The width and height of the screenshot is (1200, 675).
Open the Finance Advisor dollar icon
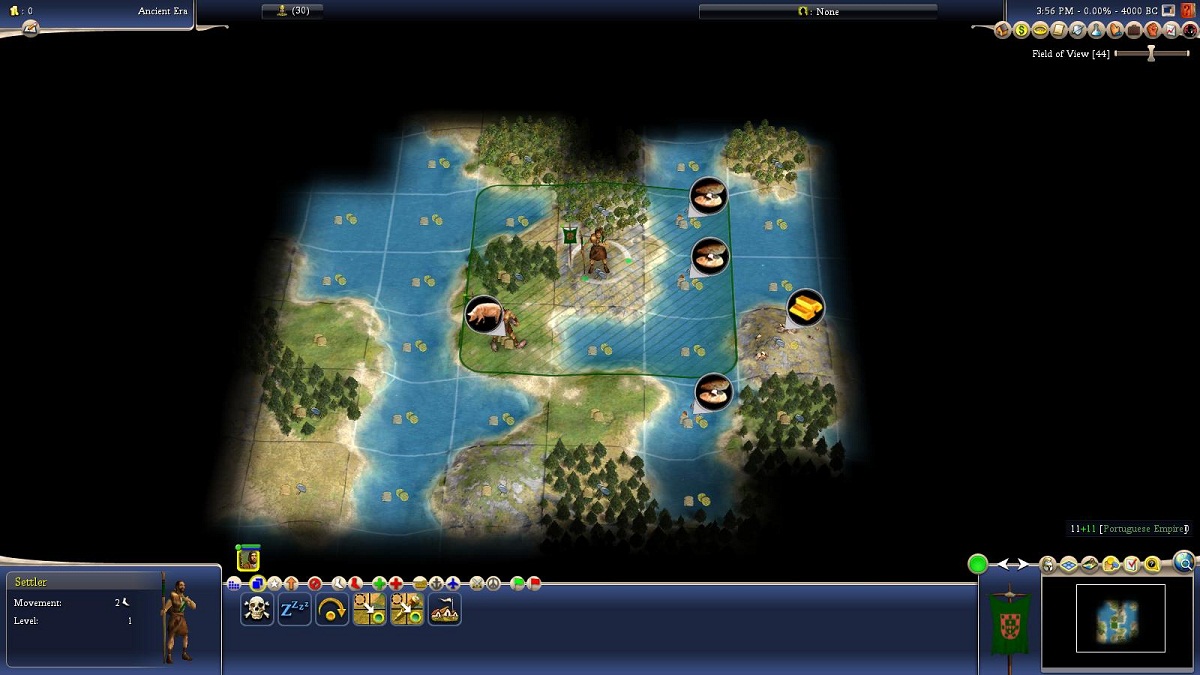click(1021, 30)
